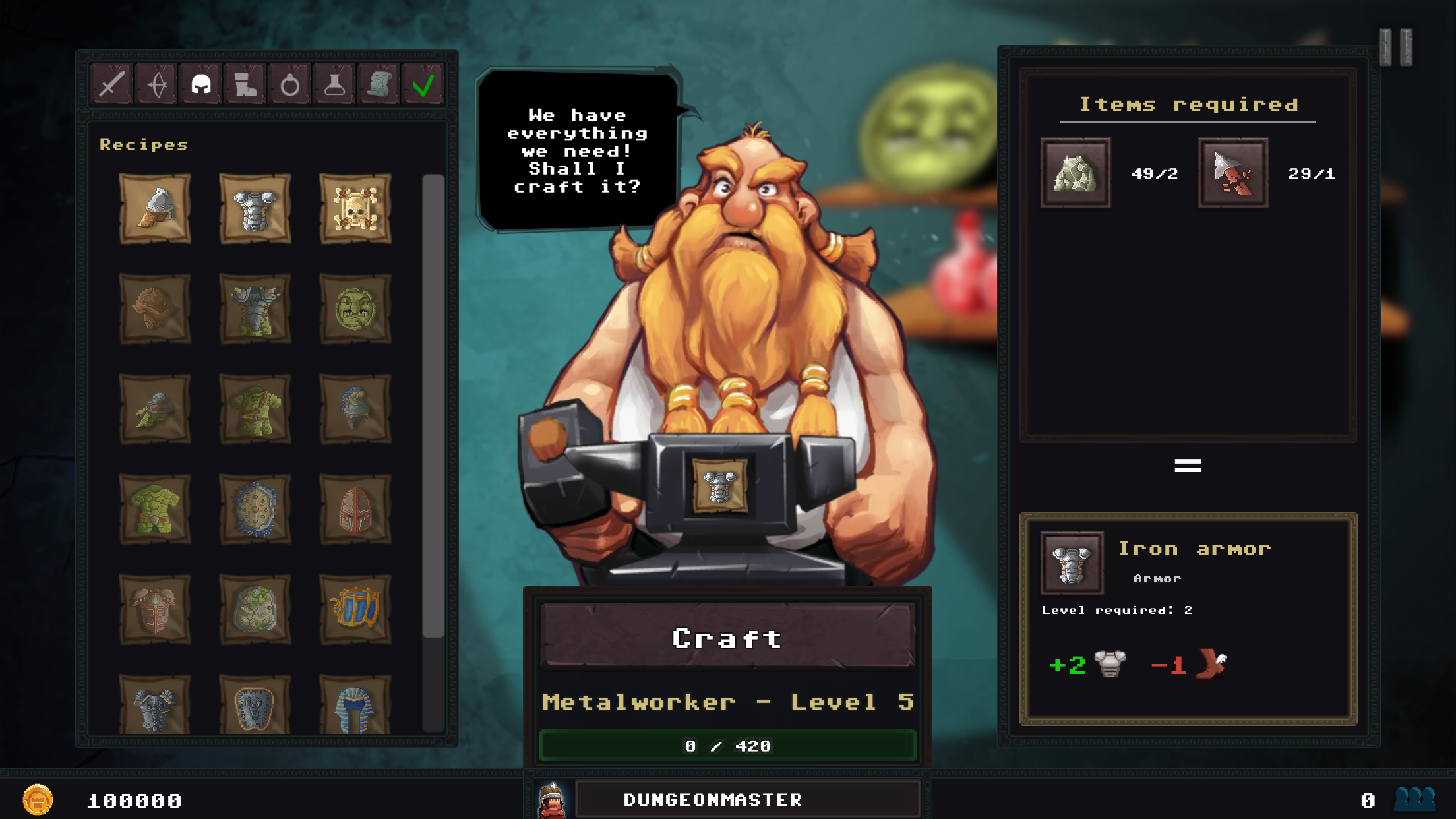Show the potion flask tab
This screenshot has height=819, width=1456.
[334, 84]
